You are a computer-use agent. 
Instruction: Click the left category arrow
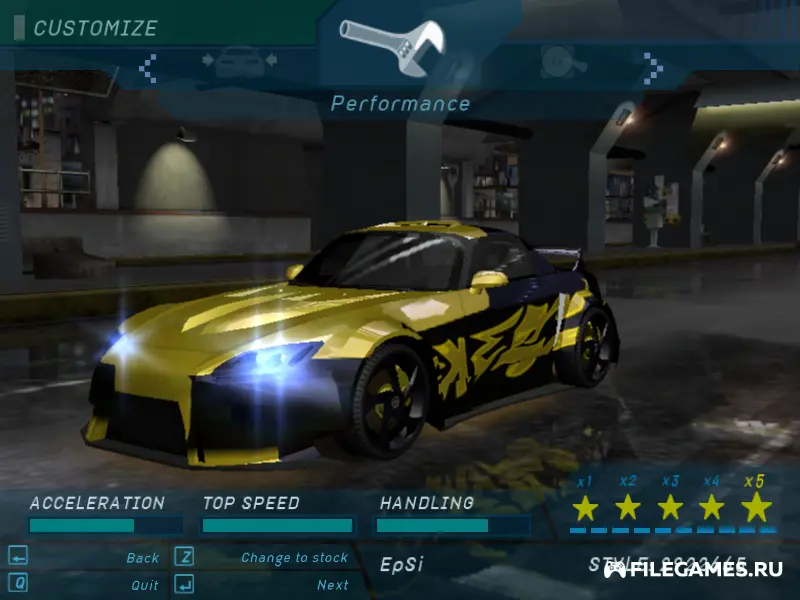148,67
